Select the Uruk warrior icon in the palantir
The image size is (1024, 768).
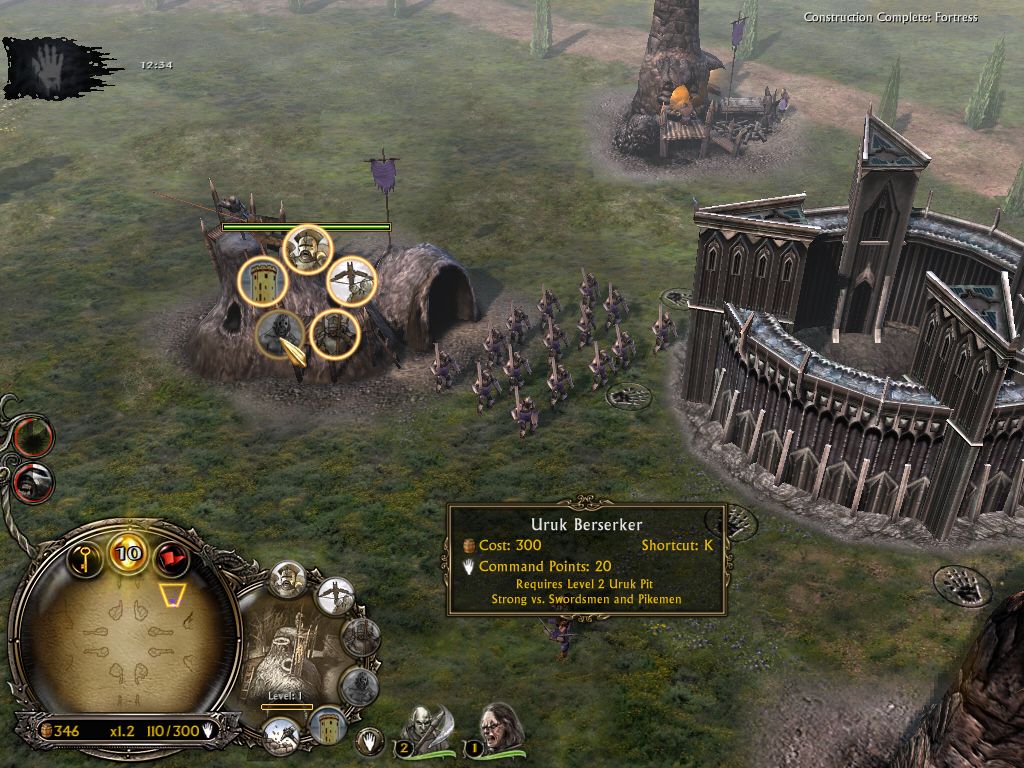pyautogui.click(x=290, y=580)
